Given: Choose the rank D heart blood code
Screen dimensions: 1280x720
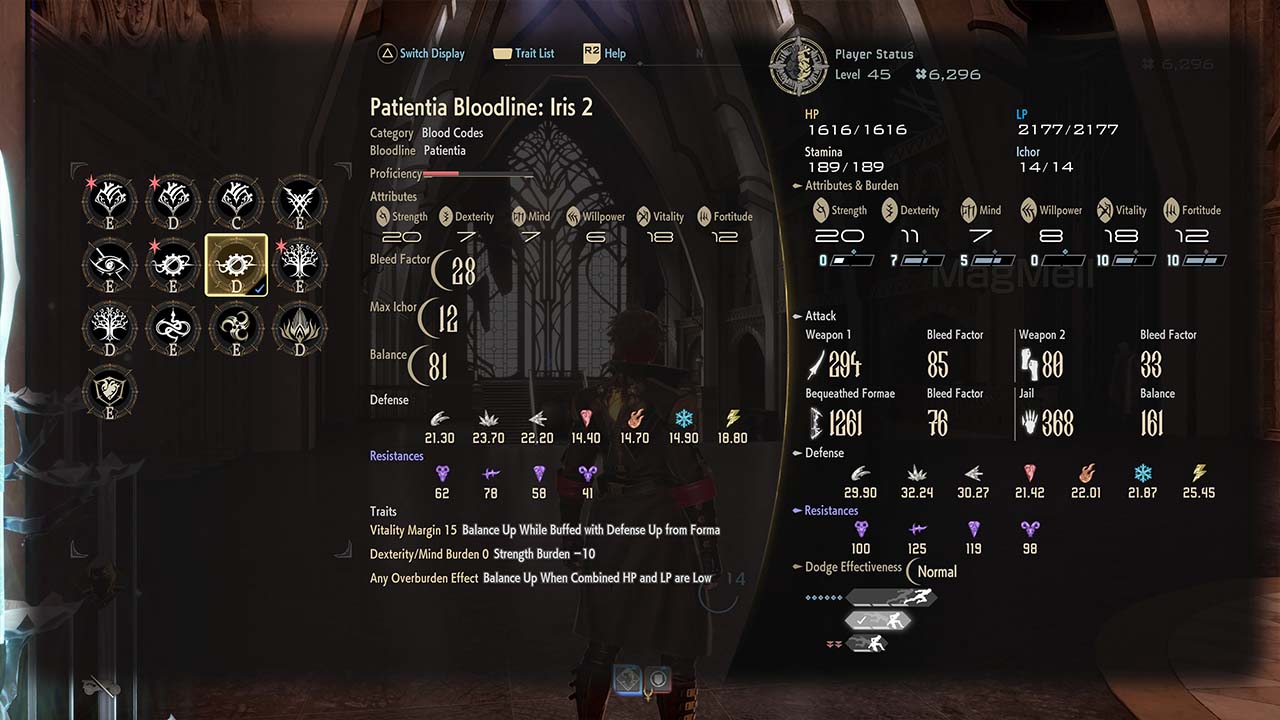Looking at the screenshot, I should click(x=173, y=201).
